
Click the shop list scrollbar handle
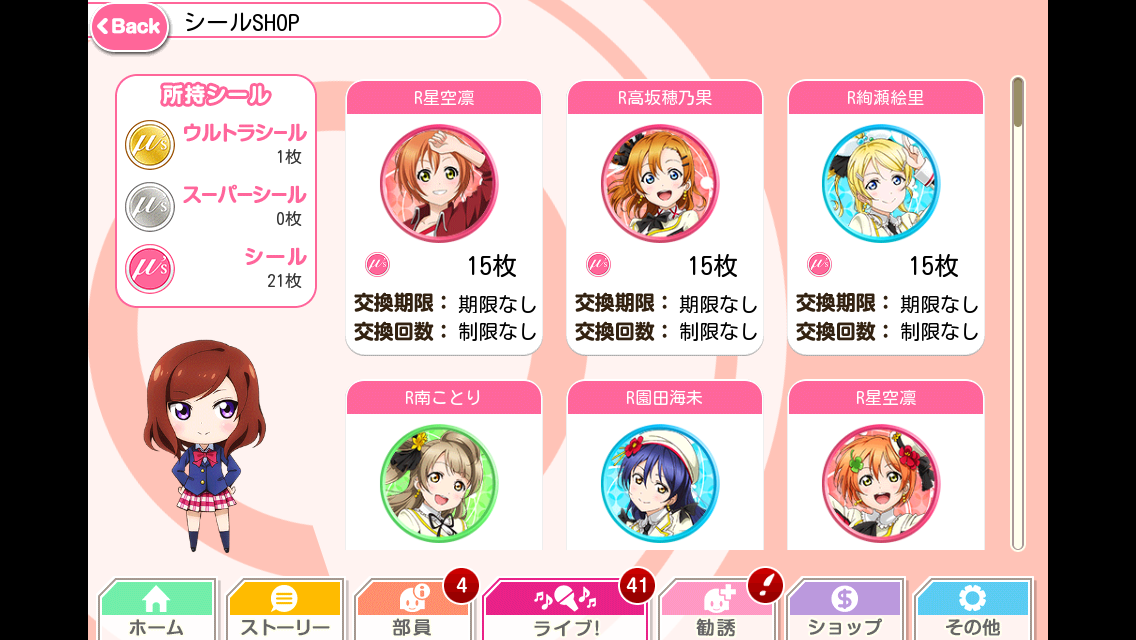point(1018,102)
